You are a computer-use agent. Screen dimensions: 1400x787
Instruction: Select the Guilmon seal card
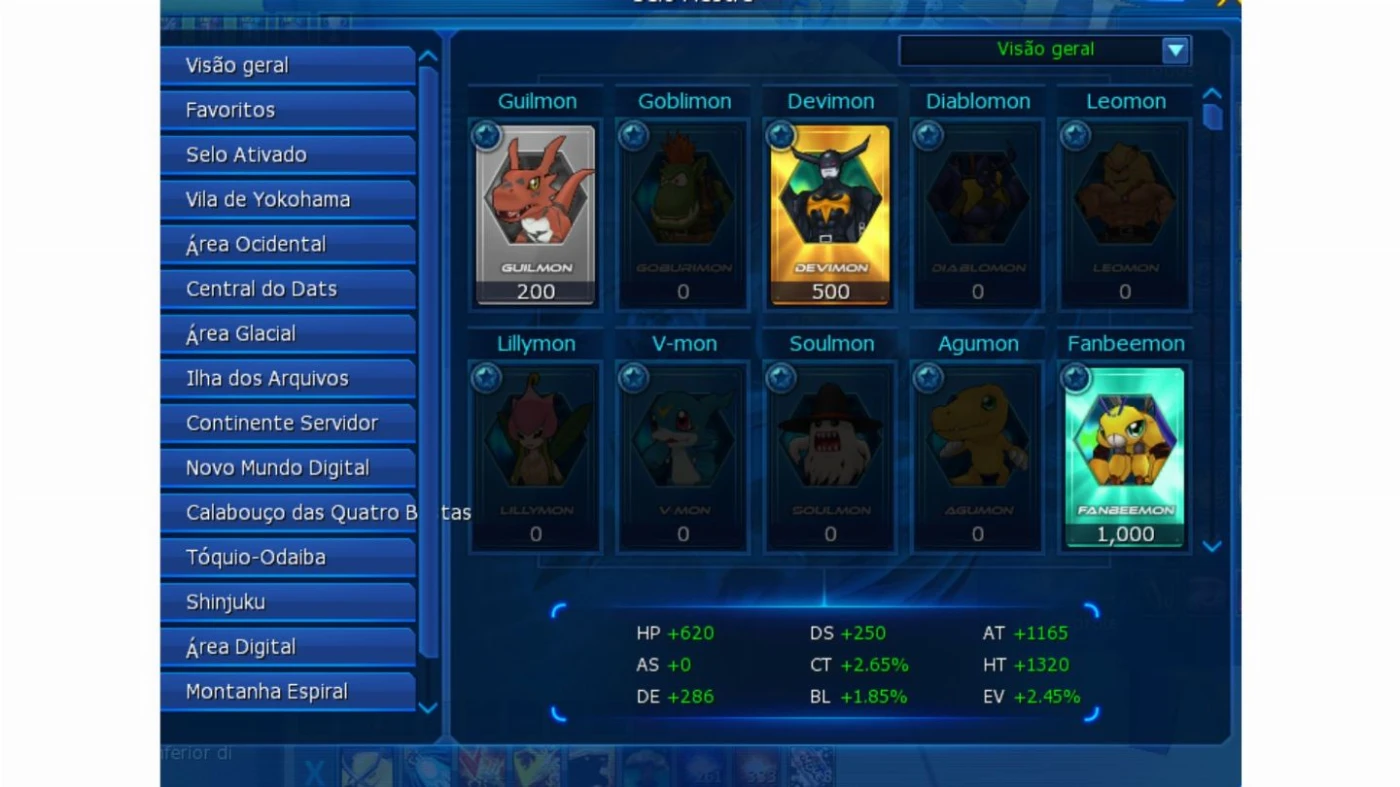[536, 213]
